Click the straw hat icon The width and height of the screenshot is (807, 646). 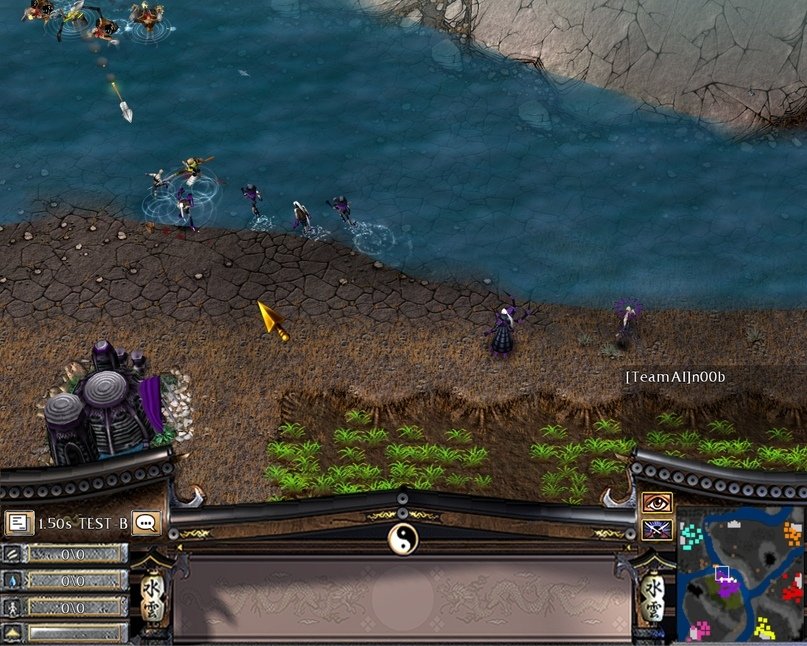pos(12,632)
